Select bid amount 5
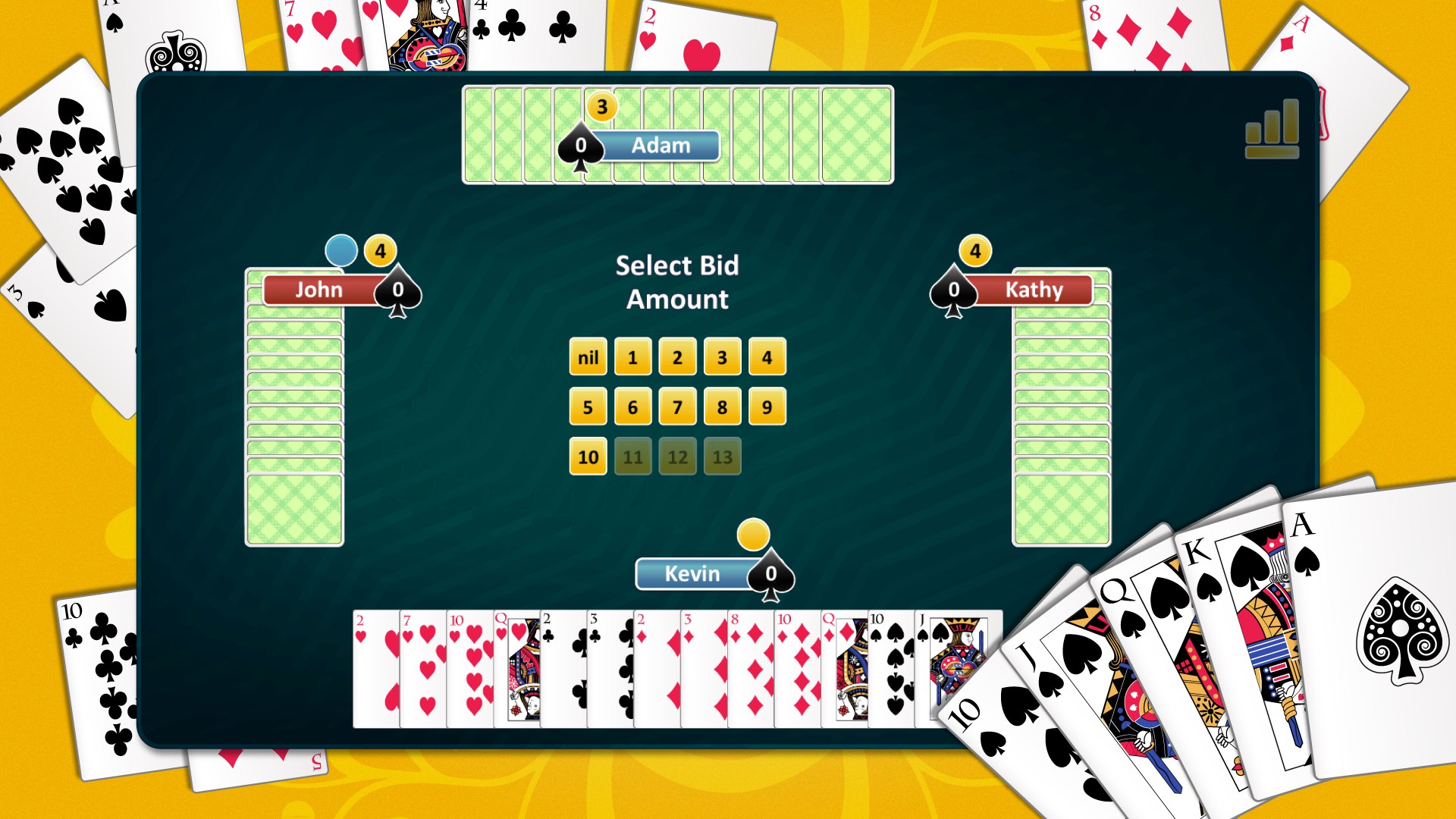Viewport: 1456px width, 819px height. [587, 406]
